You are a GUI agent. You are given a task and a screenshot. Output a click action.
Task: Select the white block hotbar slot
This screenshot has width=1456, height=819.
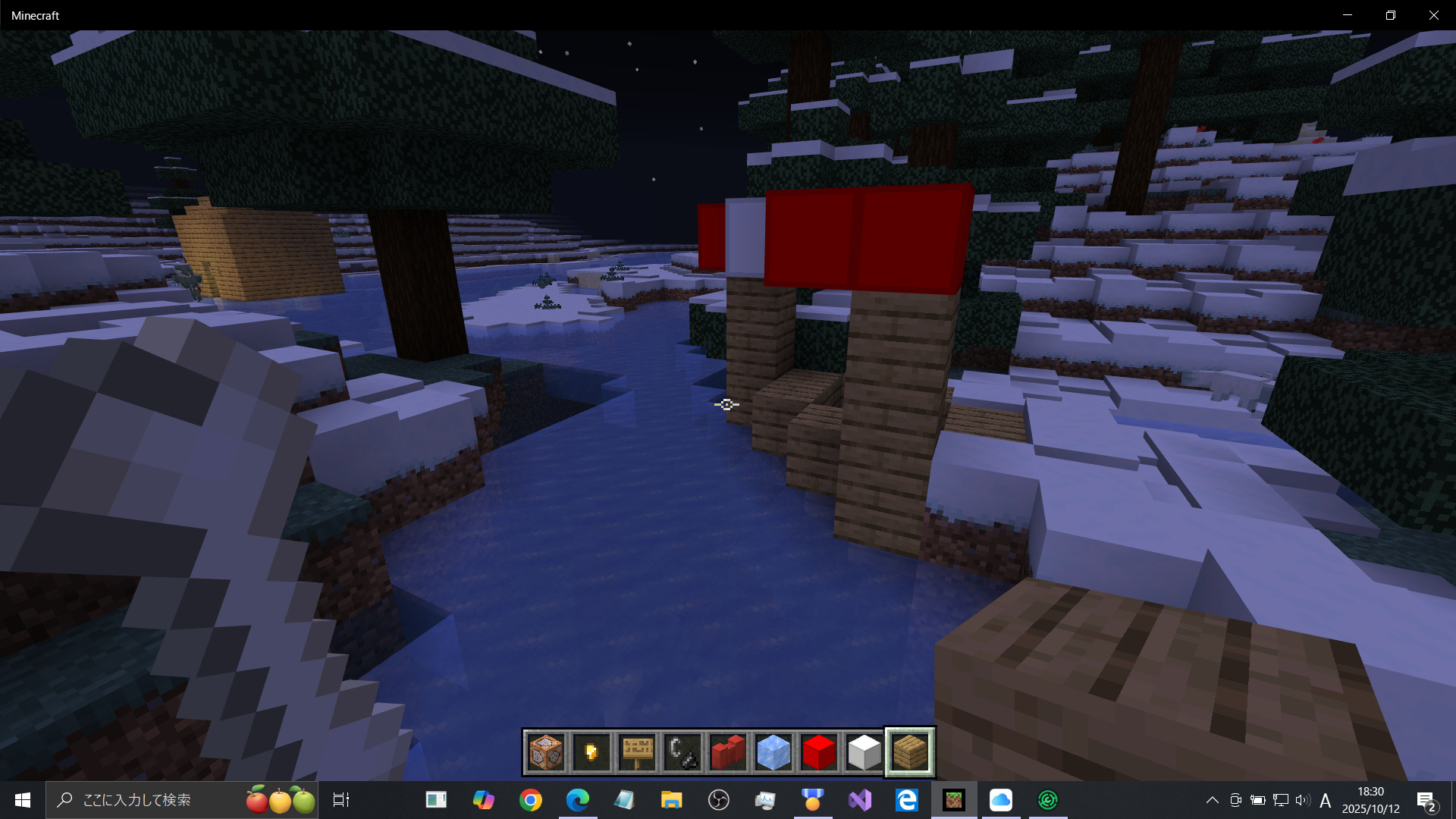click(864, 752)
